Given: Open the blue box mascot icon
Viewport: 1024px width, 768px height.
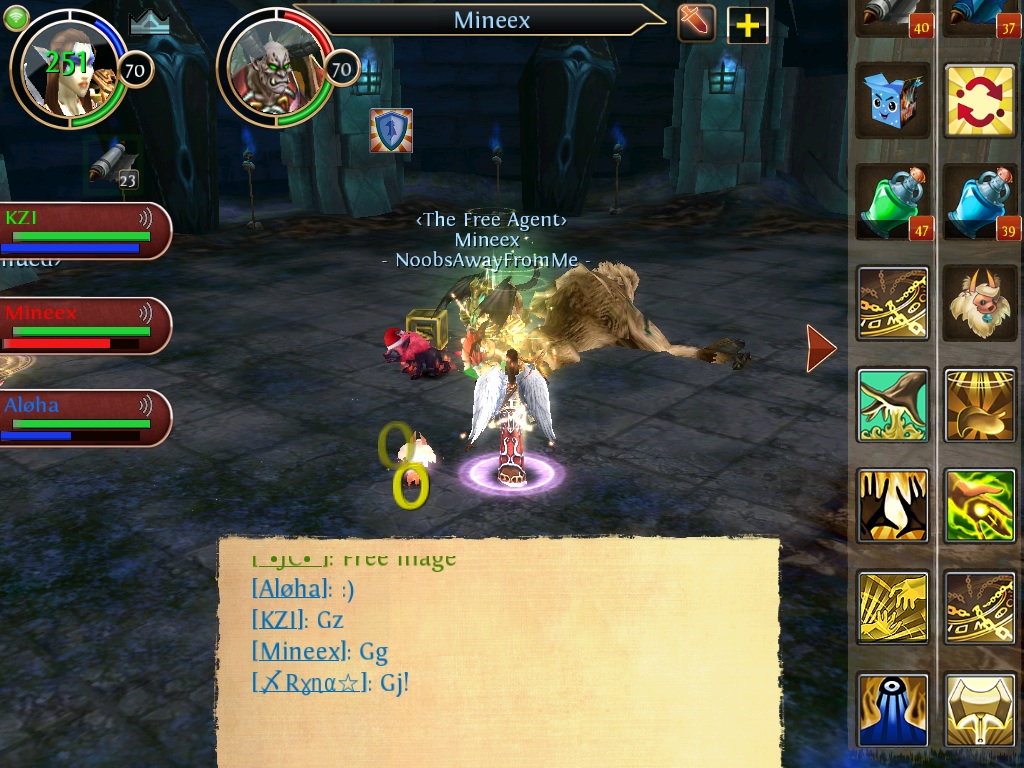Looking at the screenshot, I should (893, 102).
